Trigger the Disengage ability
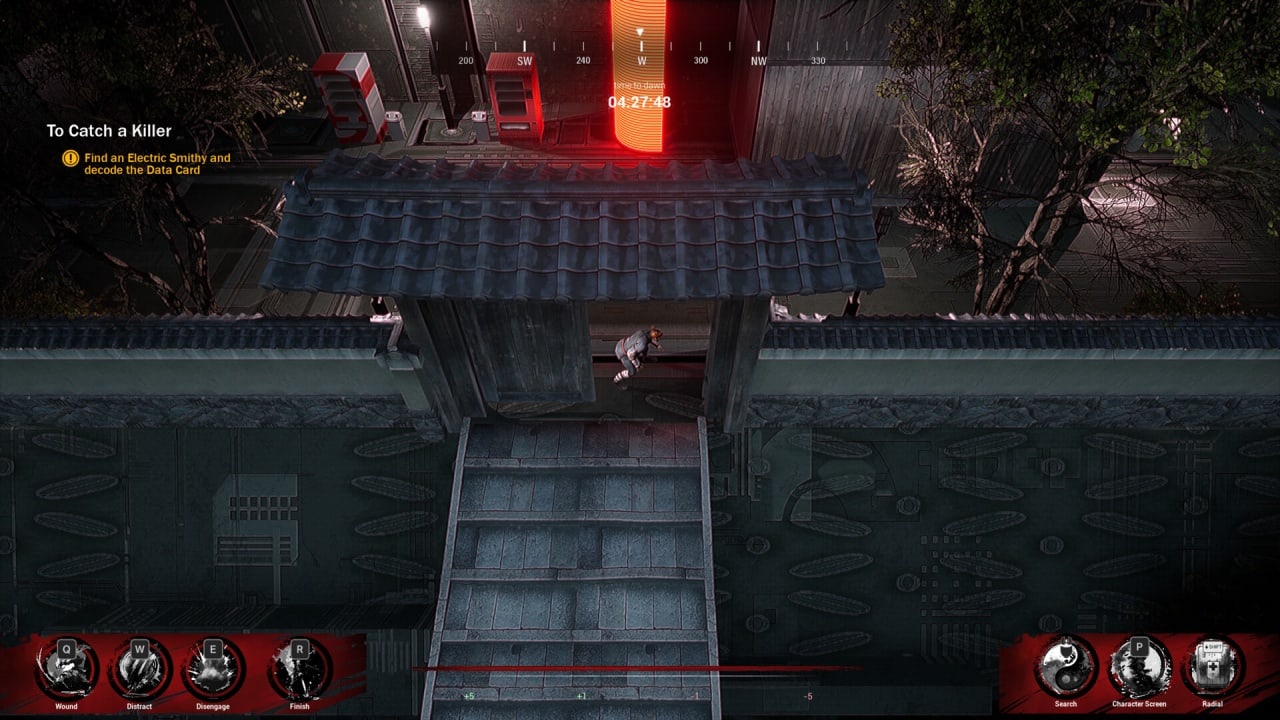Viewport: 1280px width, 720px height. [x=213, y=669]
